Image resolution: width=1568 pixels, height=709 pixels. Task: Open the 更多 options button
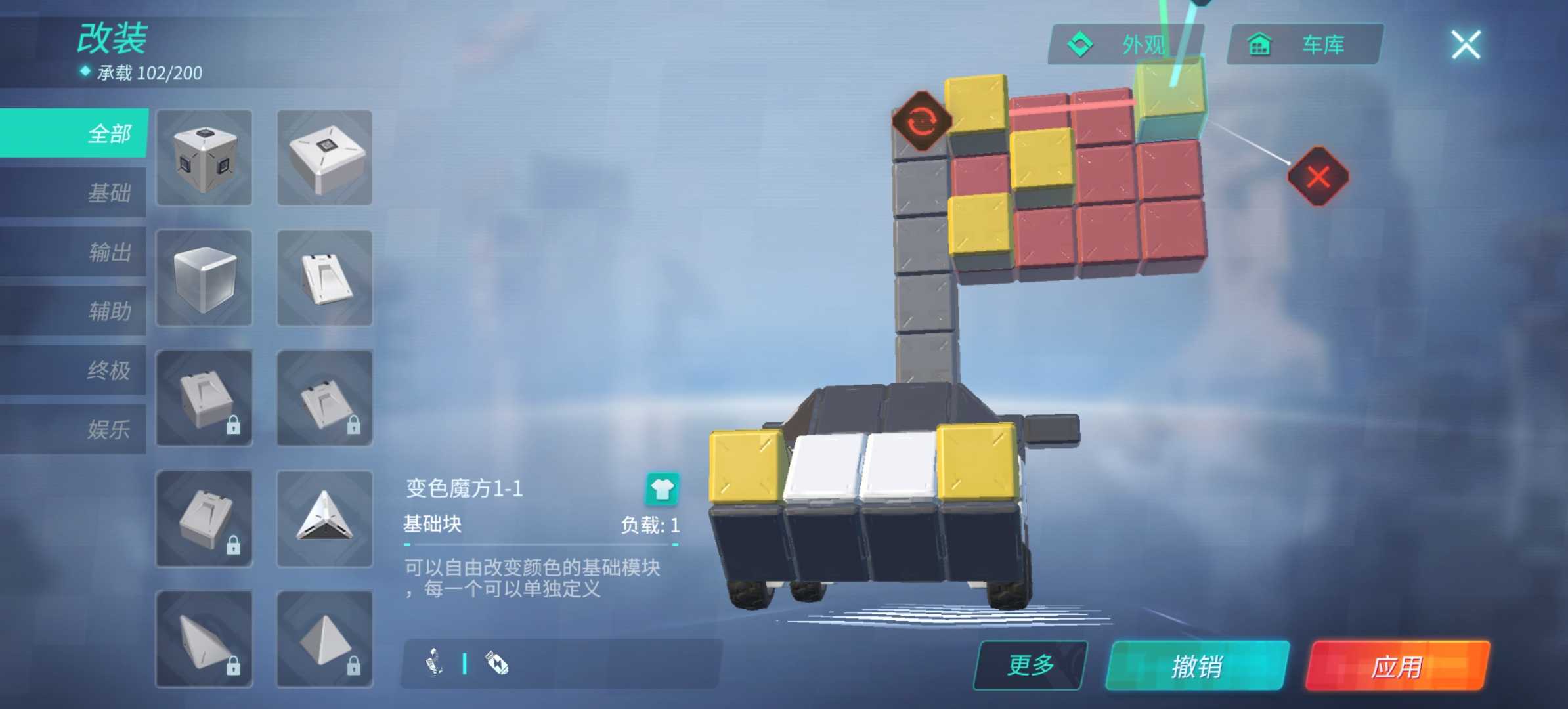click(1030, 665)
